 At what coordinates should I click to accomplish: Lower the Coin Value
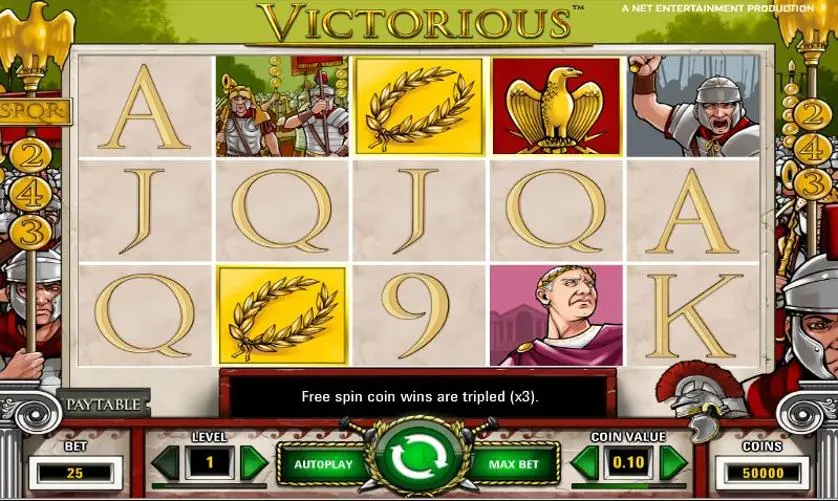[x=585, y=462]
